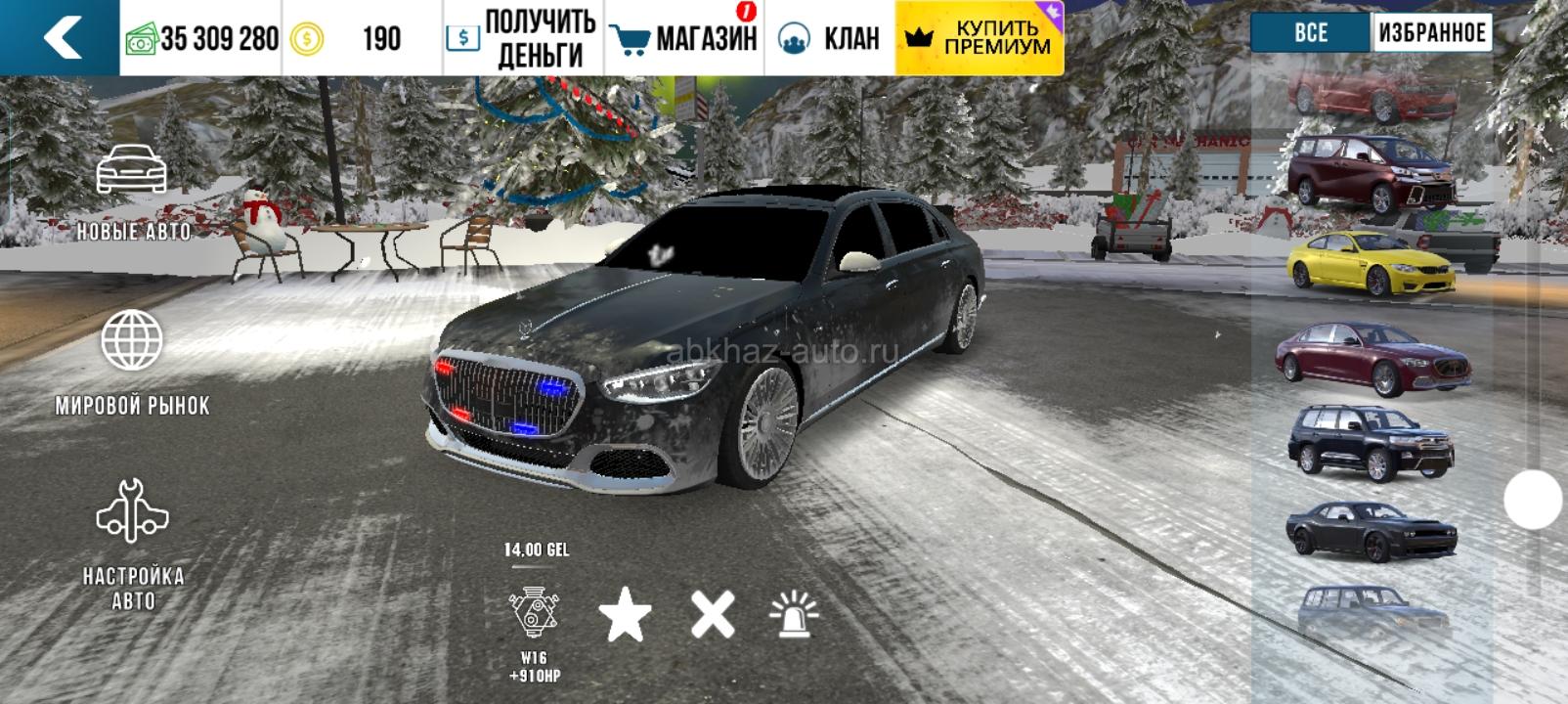Open the Мировой рынок world market
Screen dimensions: 1568x704
pos(132,364)
